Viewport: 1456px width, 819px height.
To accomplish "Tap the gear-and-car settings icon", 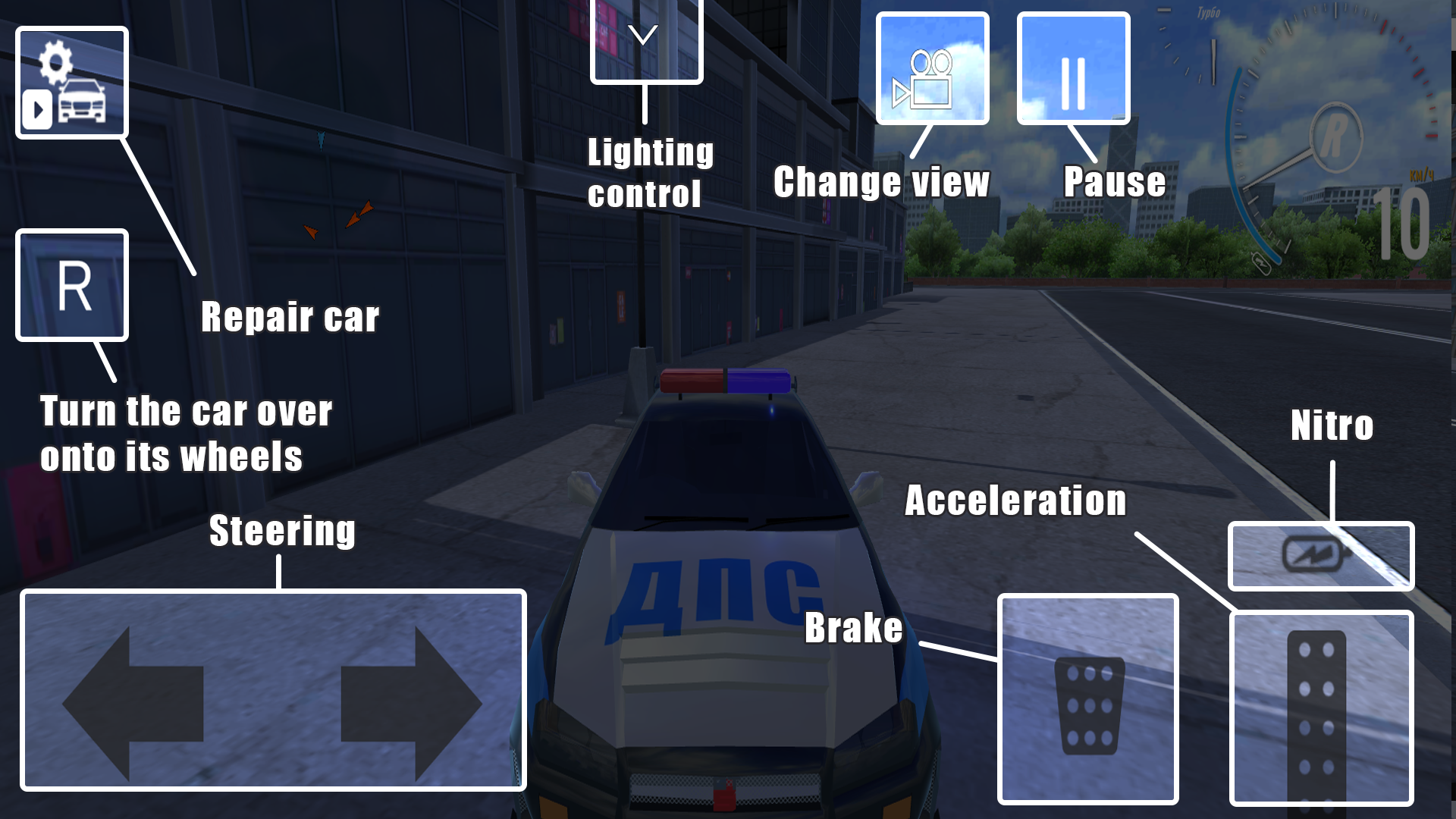I will (71, 82).
